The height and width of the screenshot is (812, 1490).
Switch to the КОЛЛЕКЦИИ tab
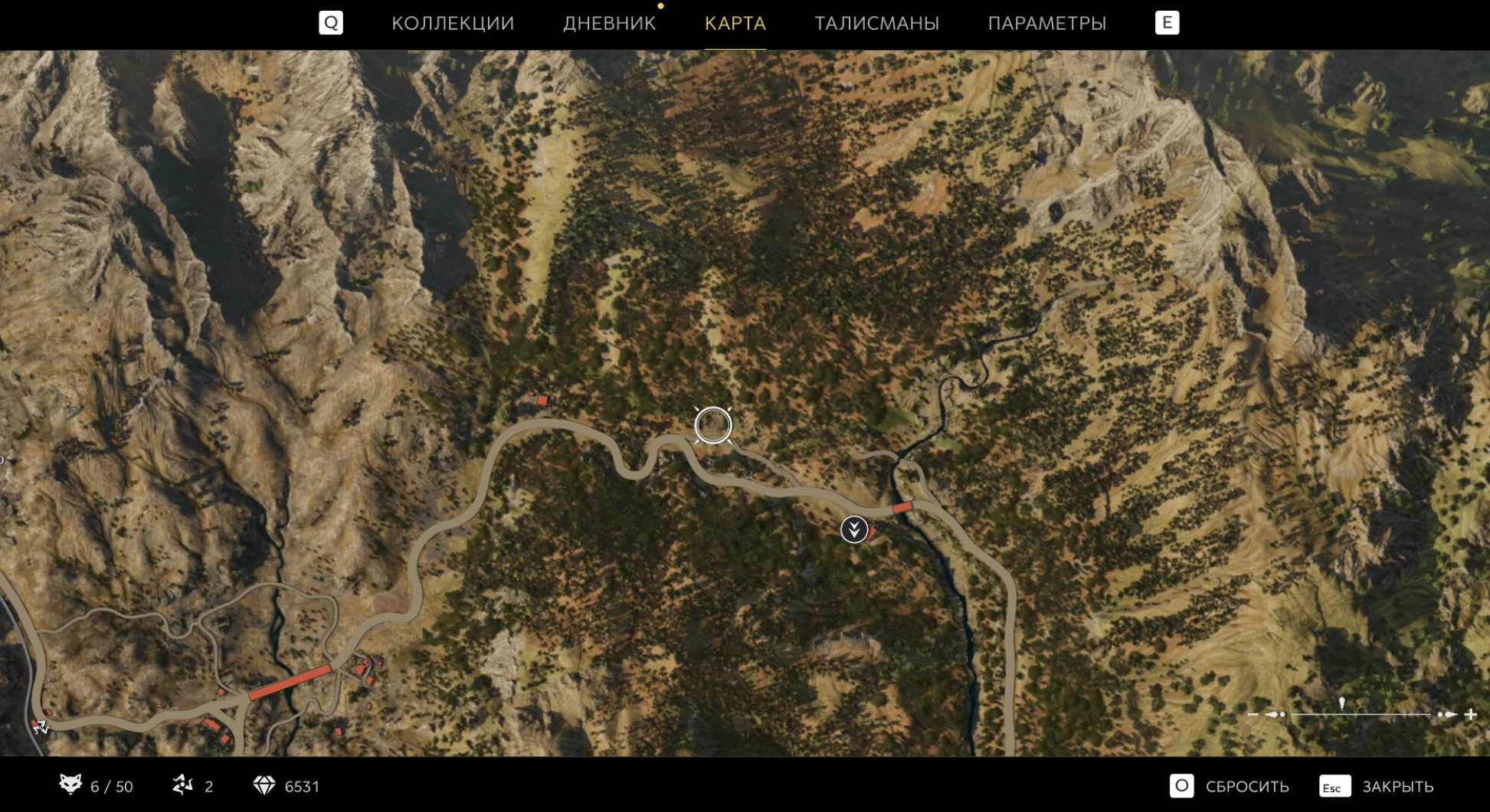coord(453,23)
